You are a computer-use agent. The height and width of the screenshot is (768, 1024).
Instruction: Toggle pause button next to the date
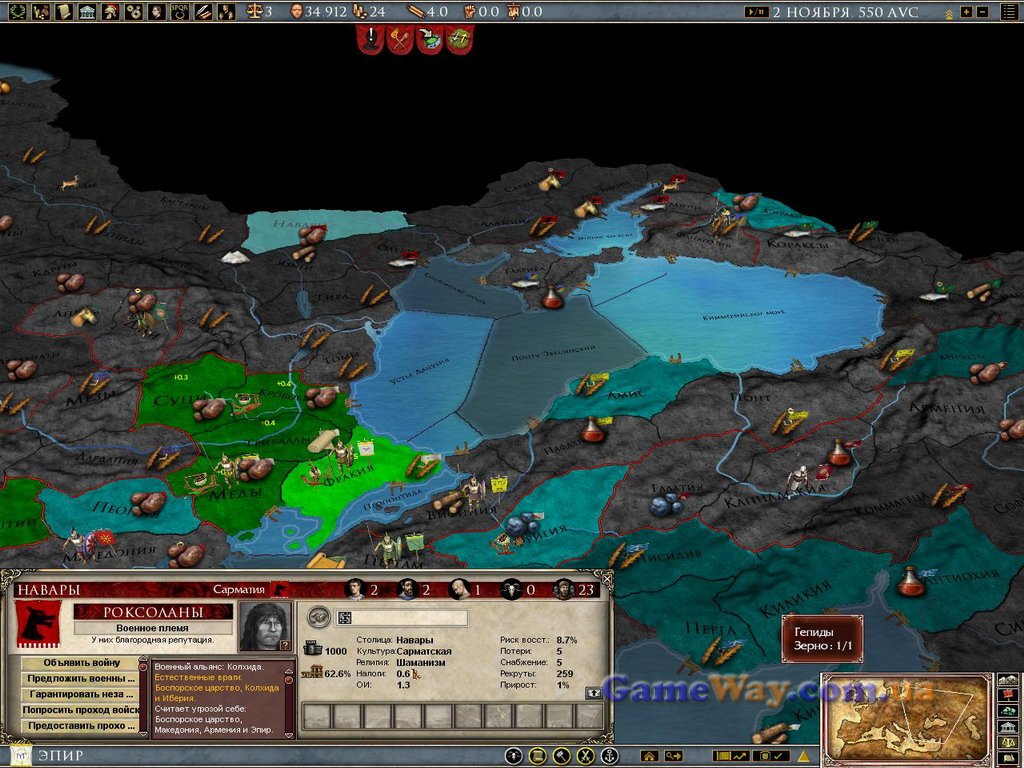pos(757,12)
